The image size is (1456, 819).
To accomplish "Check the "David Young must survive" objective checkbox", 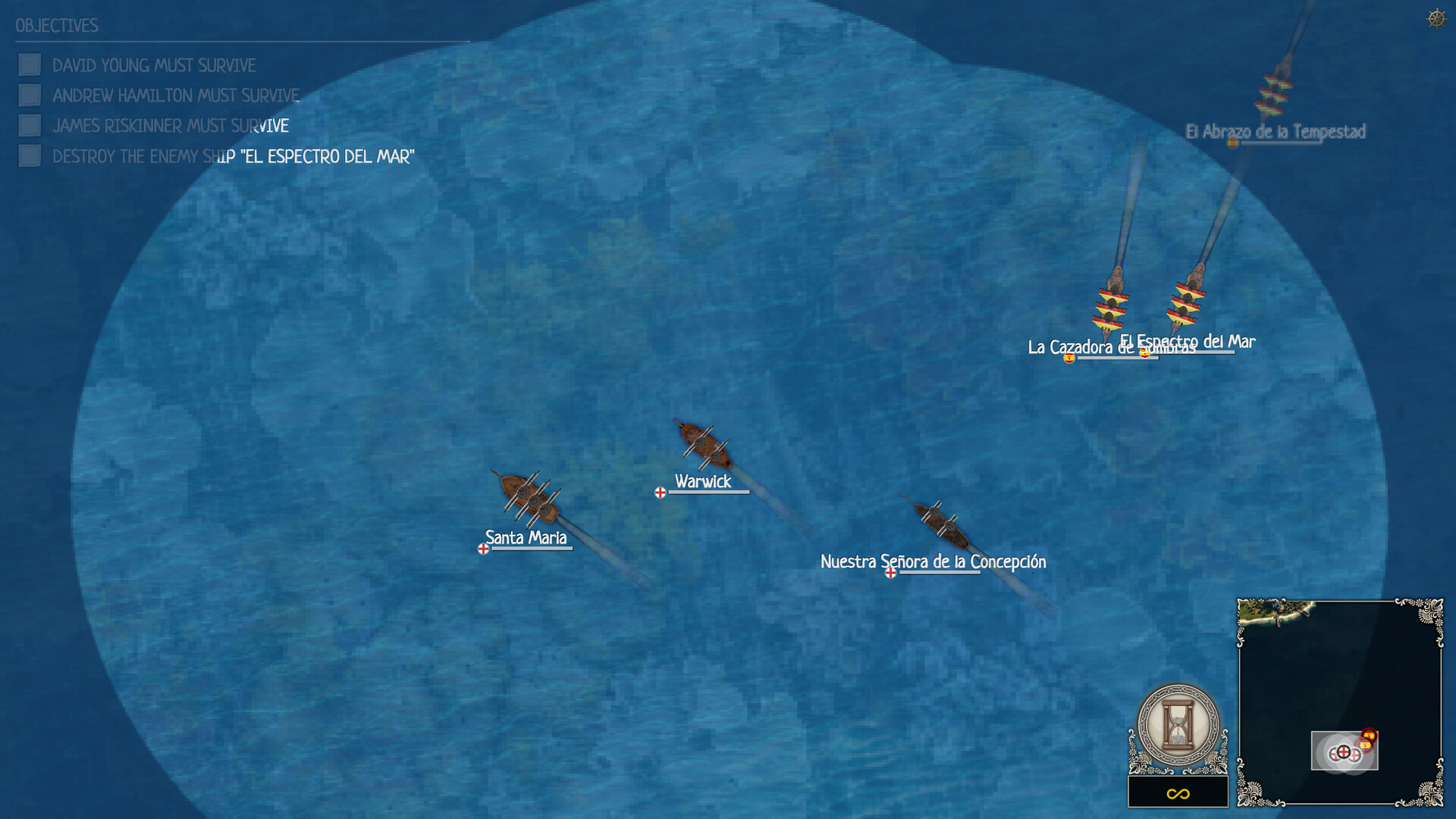I will point(30,65).
